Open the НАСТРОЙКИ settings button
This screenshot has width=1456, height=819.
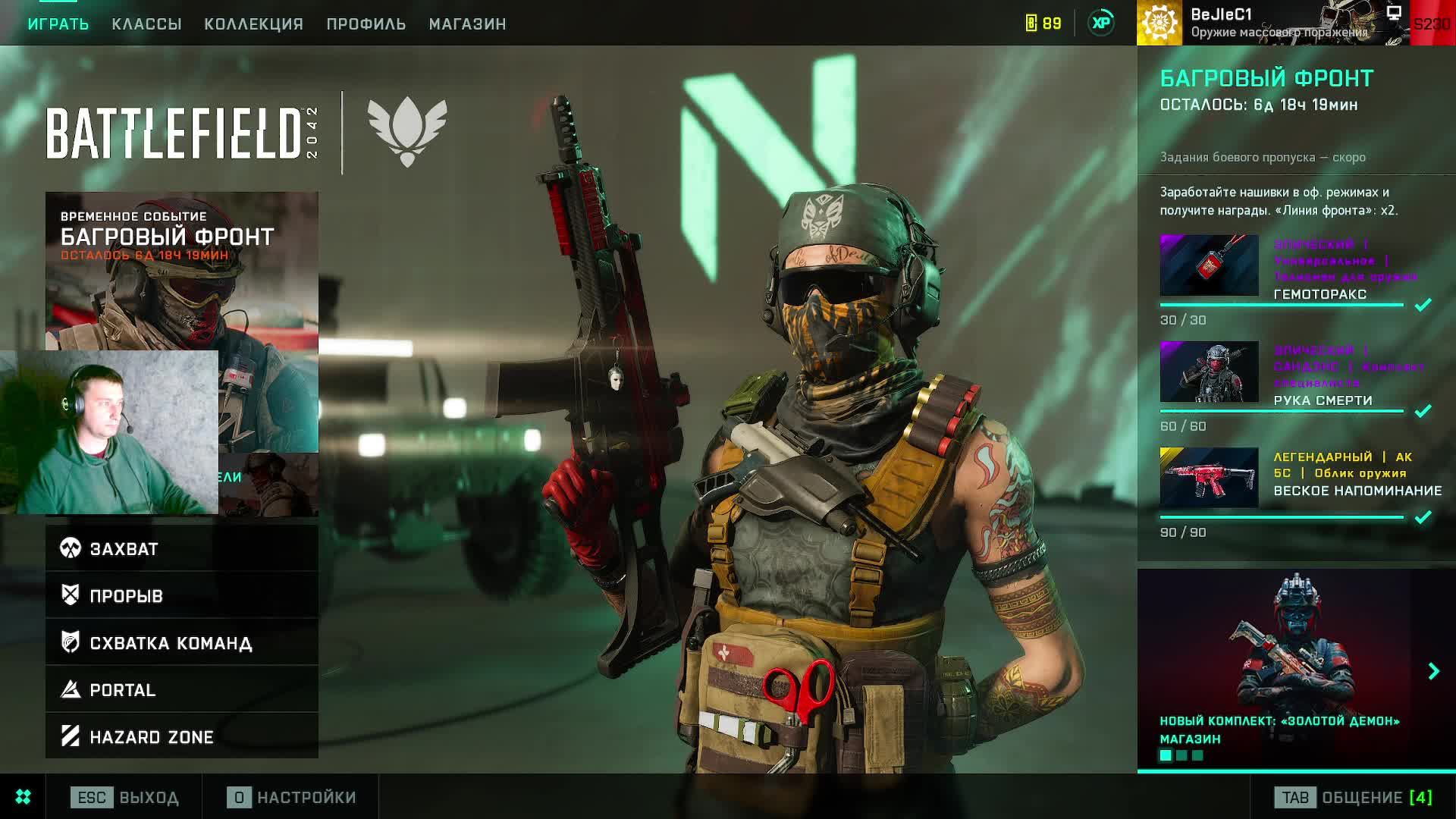292,797
